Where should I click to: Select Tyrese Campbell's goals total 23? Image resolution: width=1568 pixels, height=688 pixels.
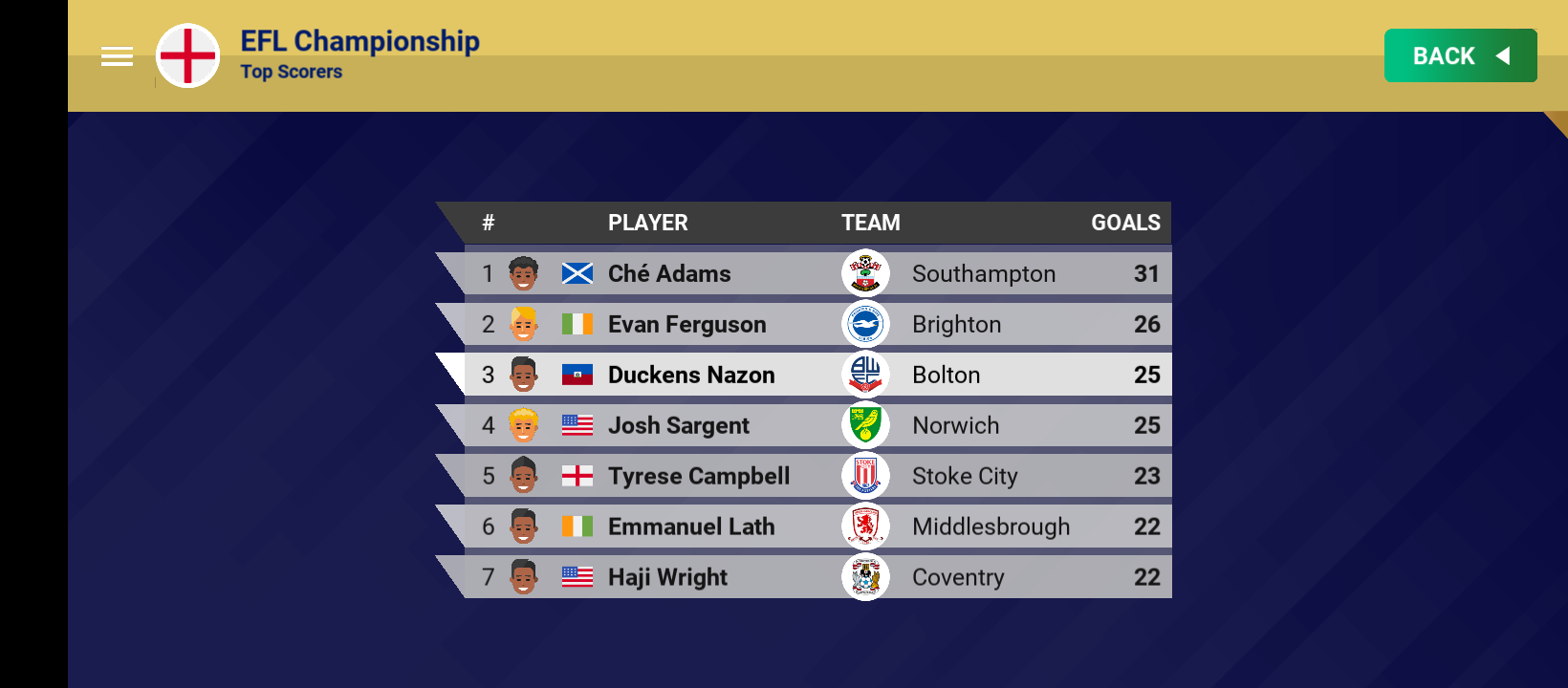pos(1147,476)
